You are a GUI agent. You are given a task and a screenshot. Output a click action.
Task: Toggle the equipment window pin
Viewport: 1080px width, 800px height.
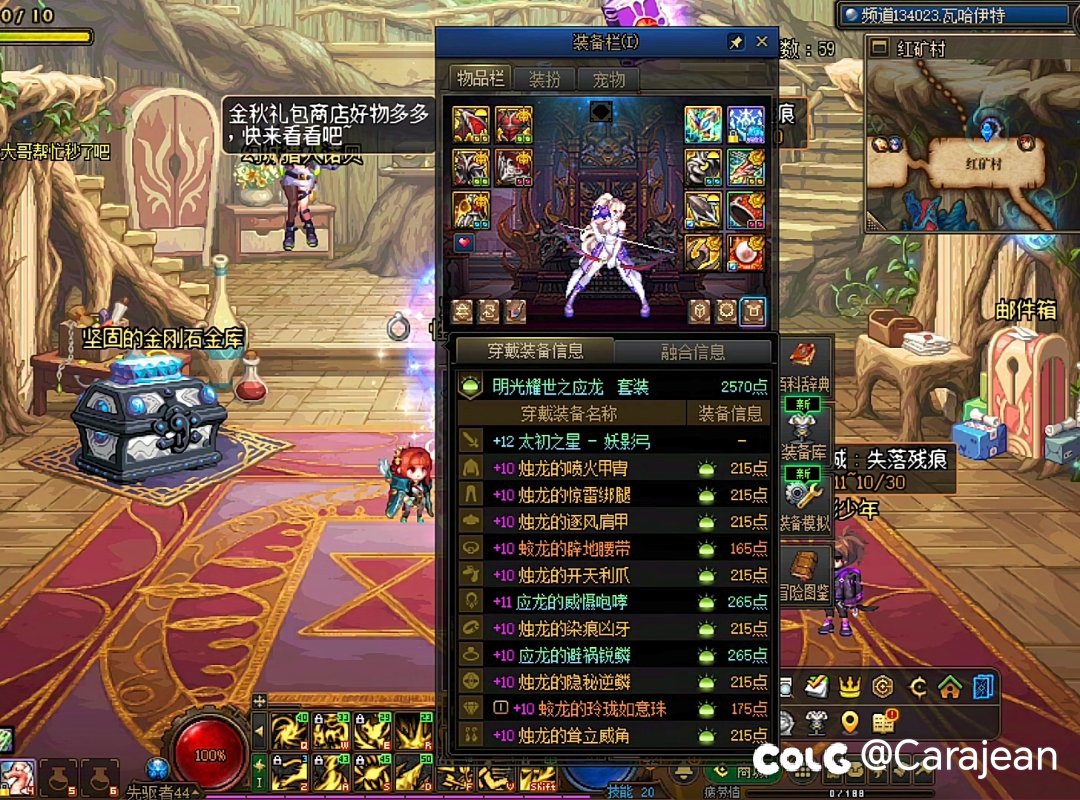tap(736, 43)
